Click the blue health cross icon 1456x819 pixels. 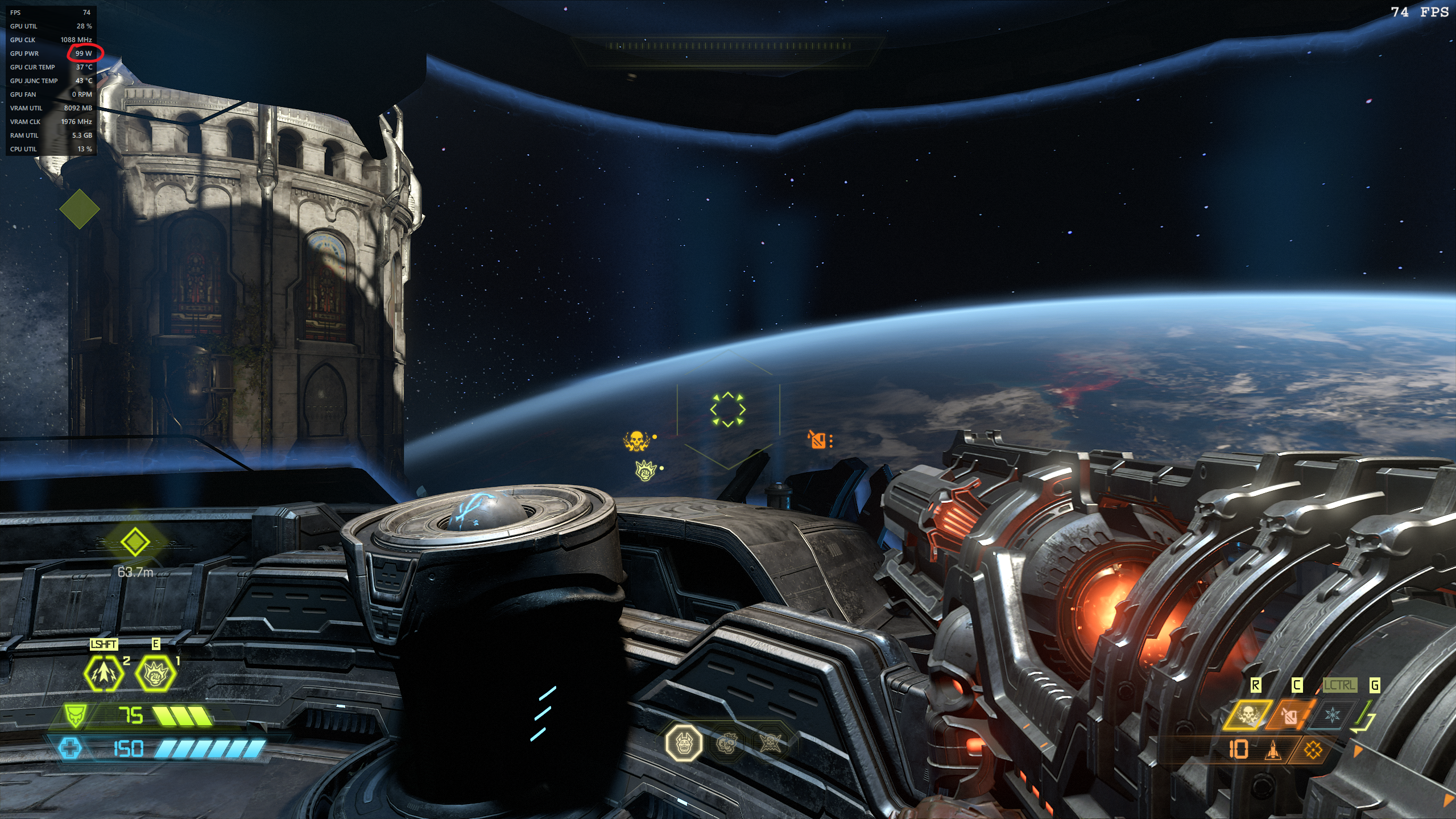pyautogui.click(x=71, y=748)
